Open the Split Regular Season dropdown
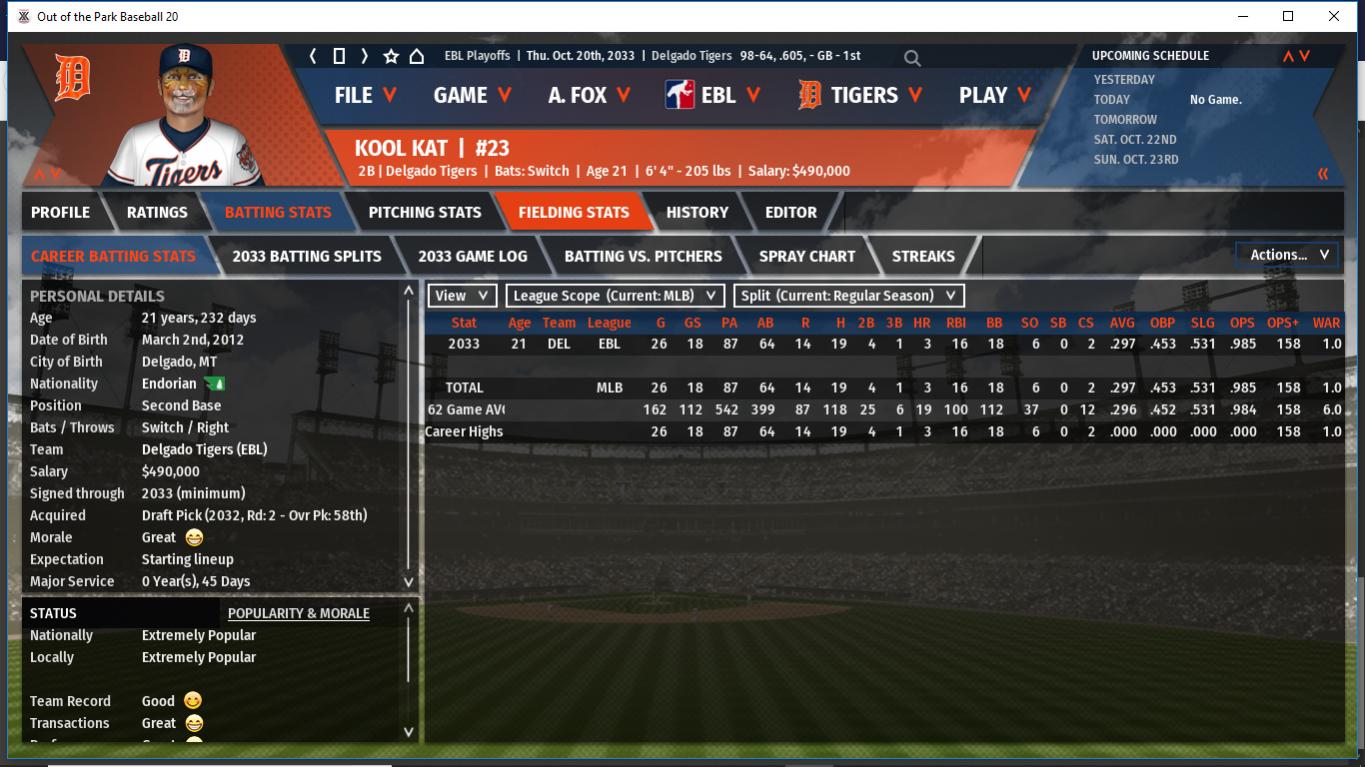This screenshot has width=1365, height=767. coord(849,296)
